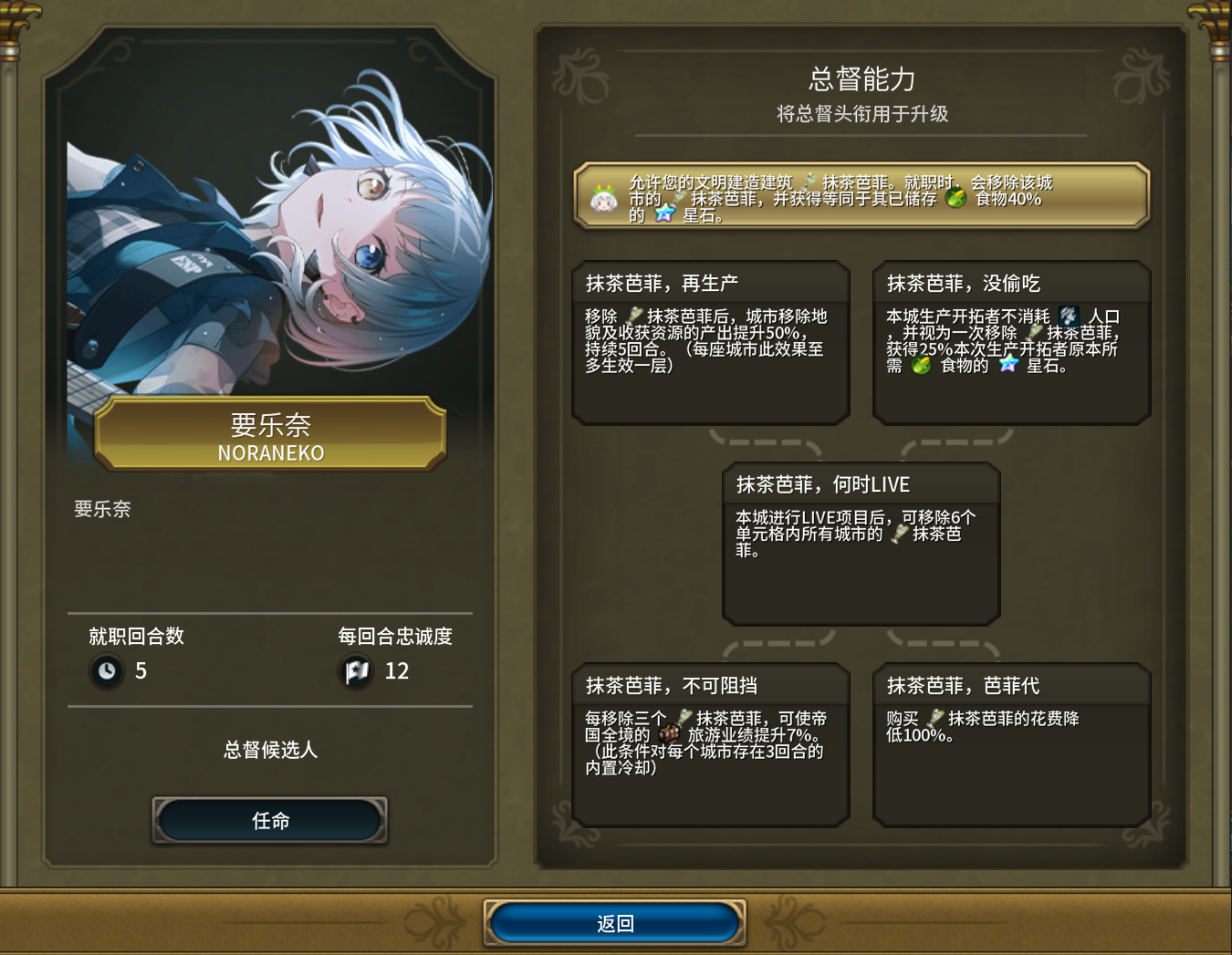Select the 抹茶芭菲，再生产 promotion

click(711, 343)
